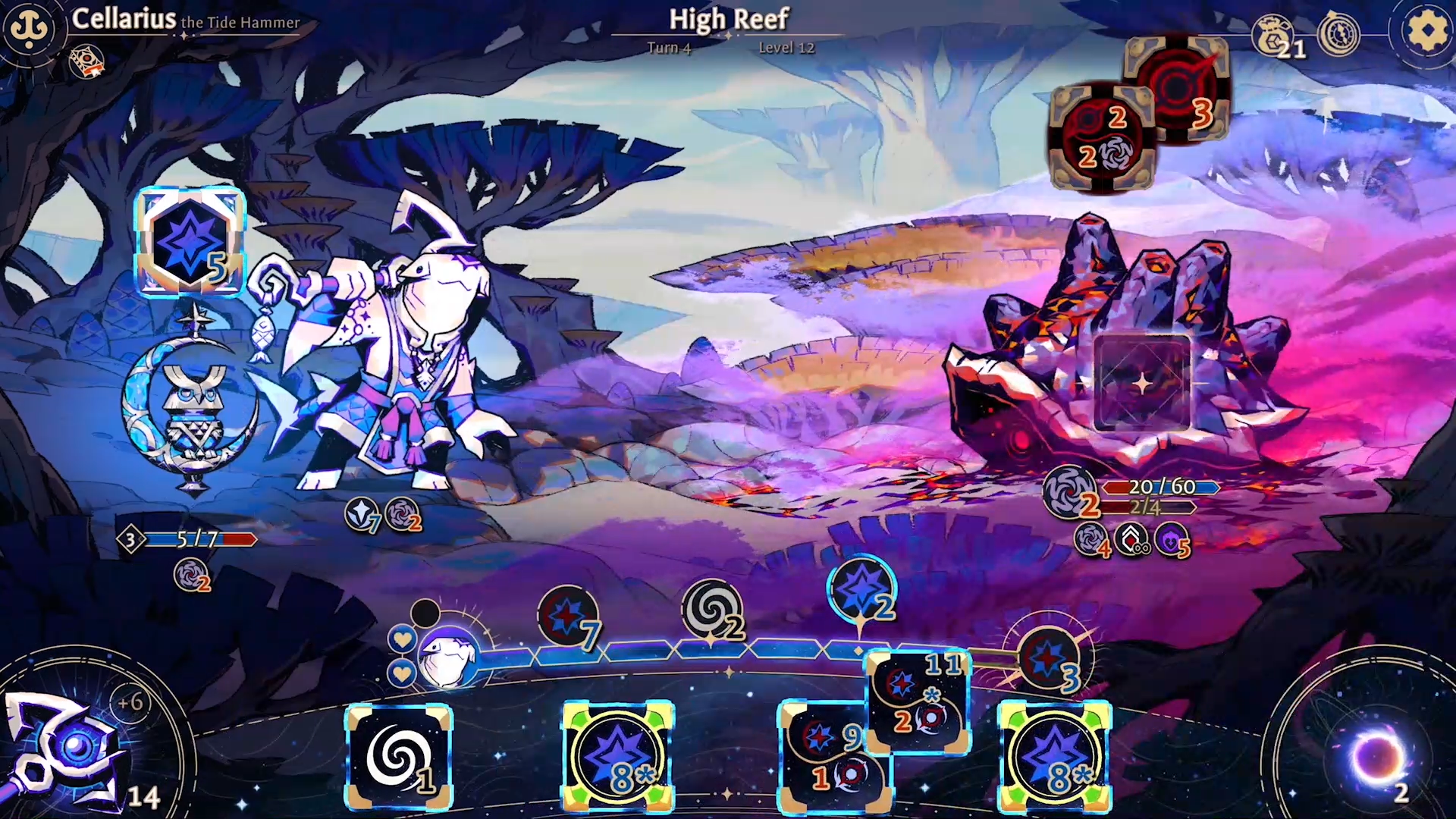Inspect Cellarius's Purification buff showing 7
Viewport: 1456px width, 819px height.
[x=364, y=516]
